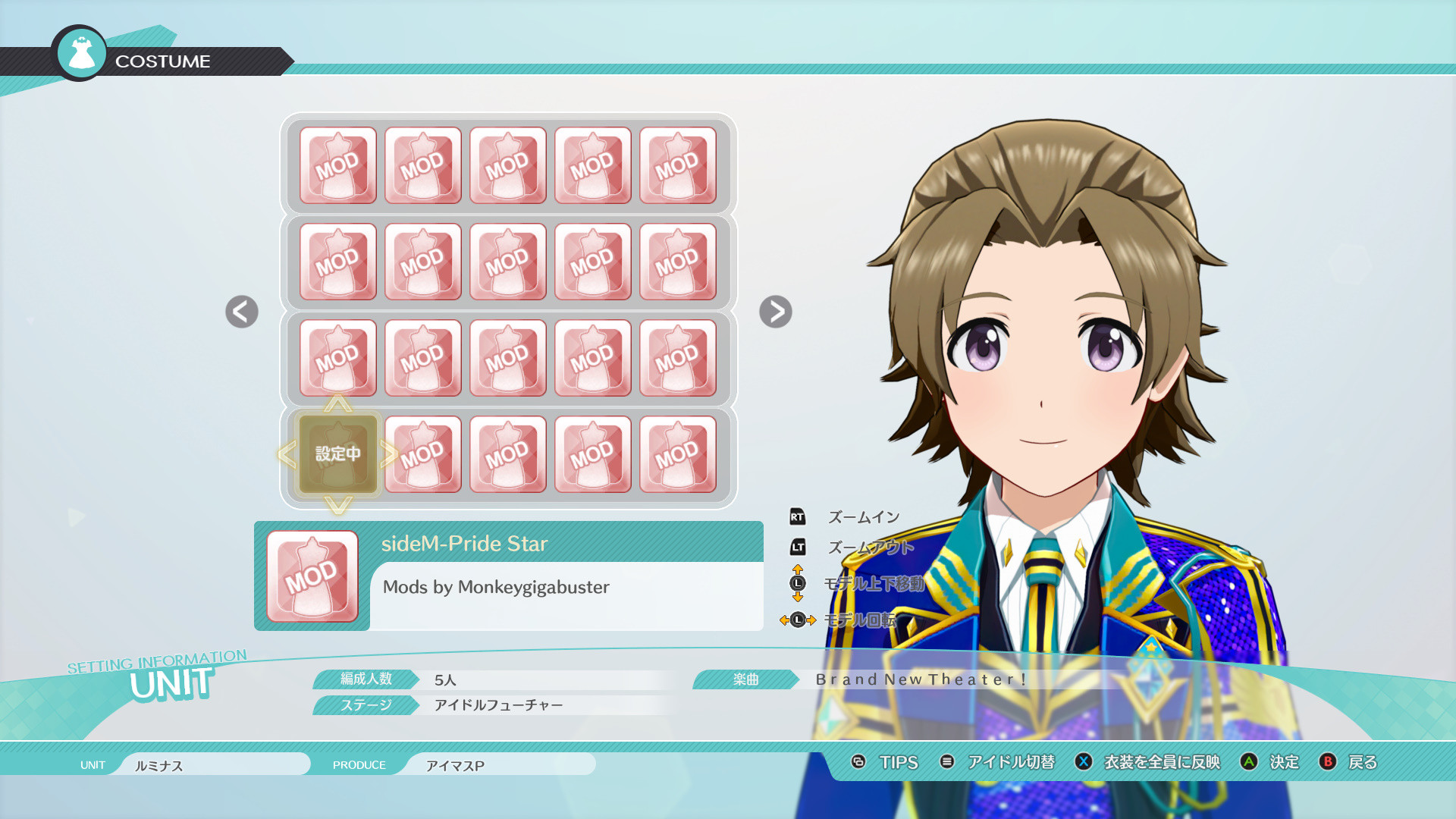Select the 設定中 equipped costume slot

pos(338,453)
